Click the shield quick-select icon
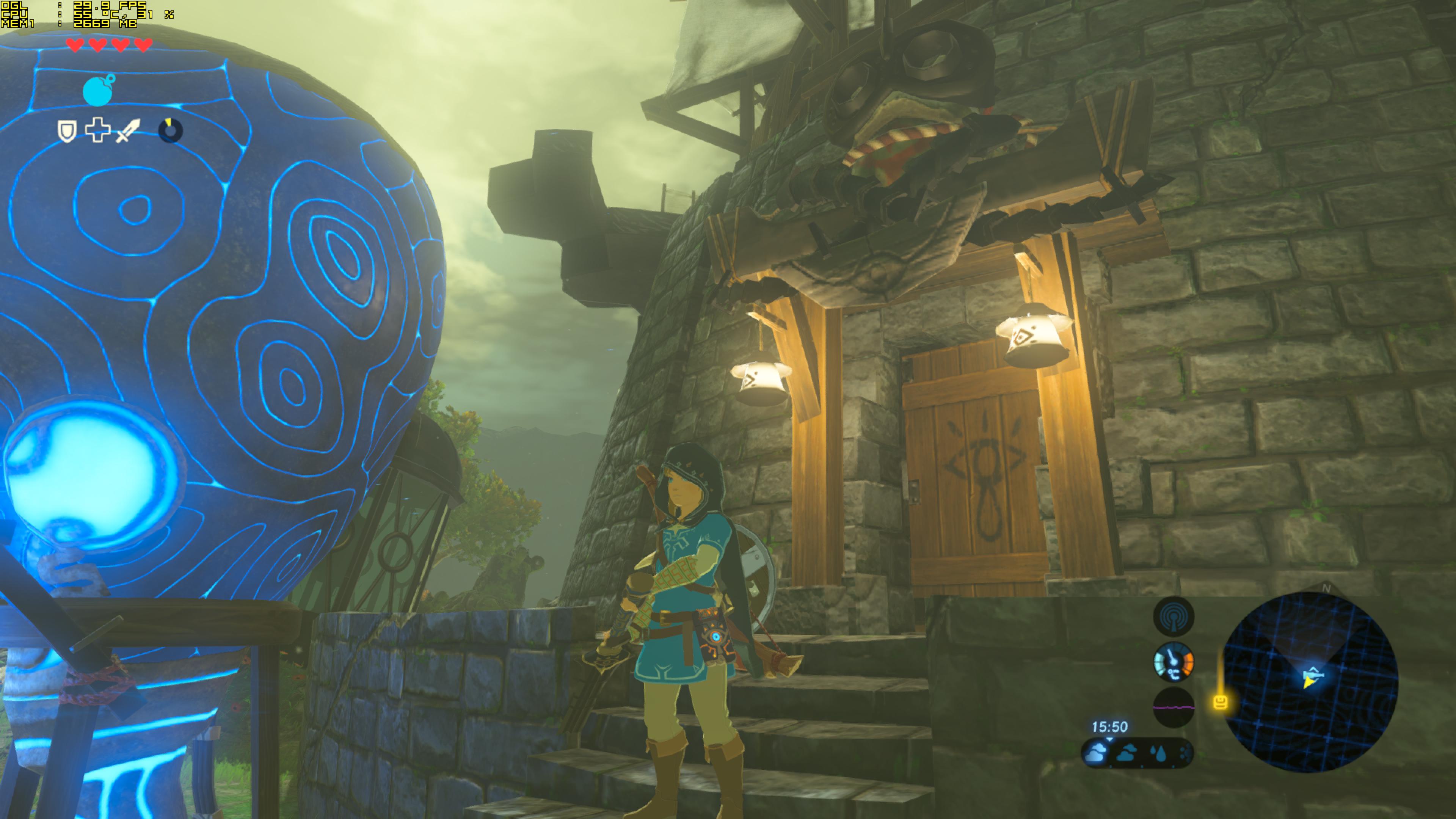Viewport: 1456px width, 819px height. 67,131
